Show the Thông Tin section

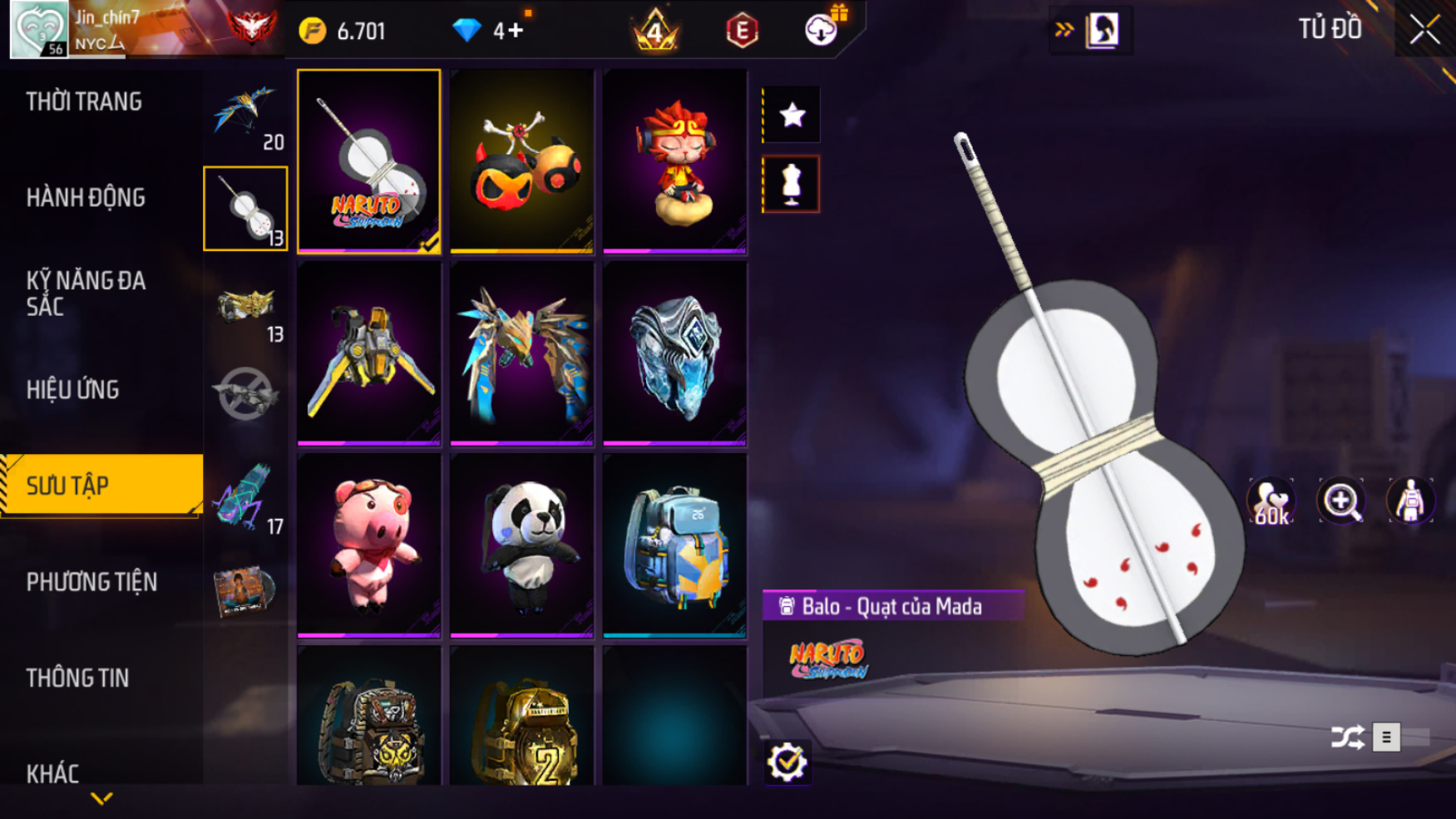click(77, 678)
